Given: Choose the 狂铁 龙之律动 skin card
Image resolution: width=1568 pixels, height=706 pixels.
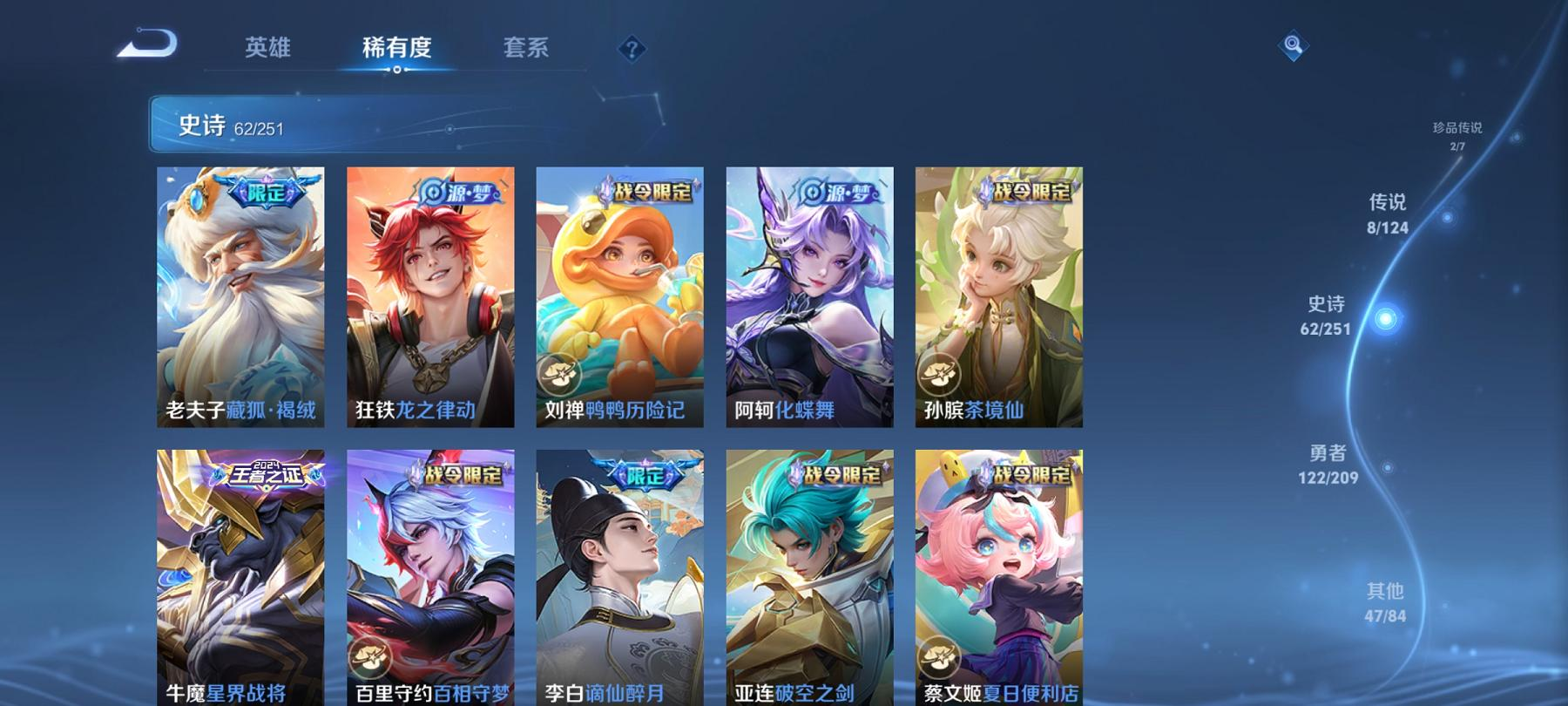Looking at the screenshot, I should [x=430, y=296].
